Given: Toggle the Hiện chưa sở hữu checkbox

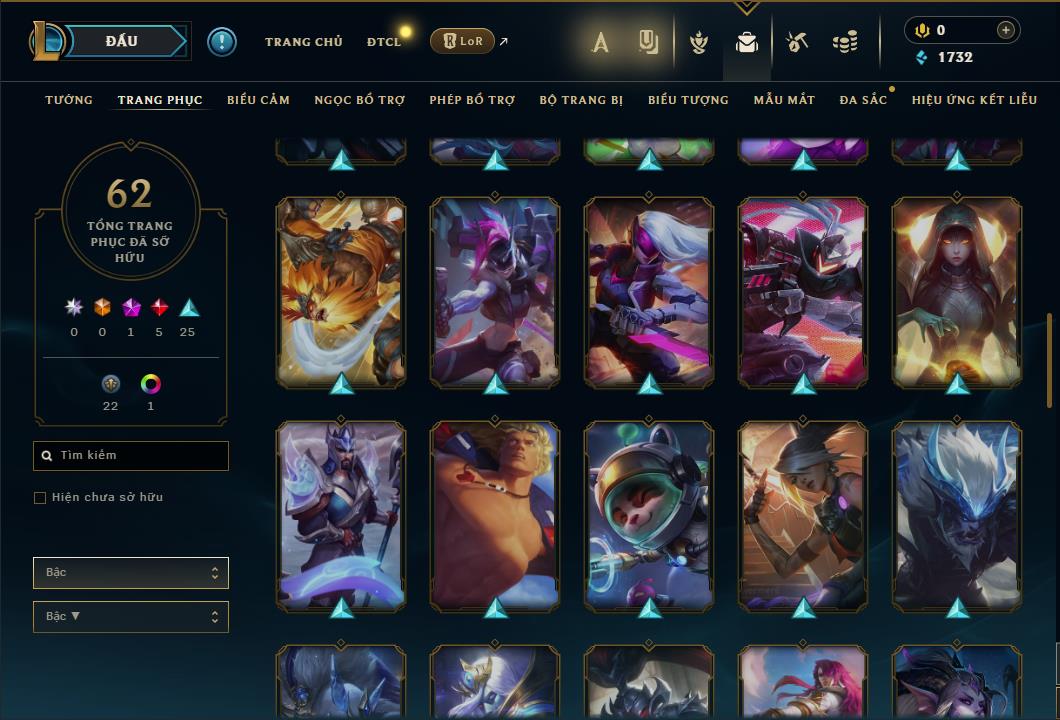Looking at the screenshot, I should click(40, 498).
